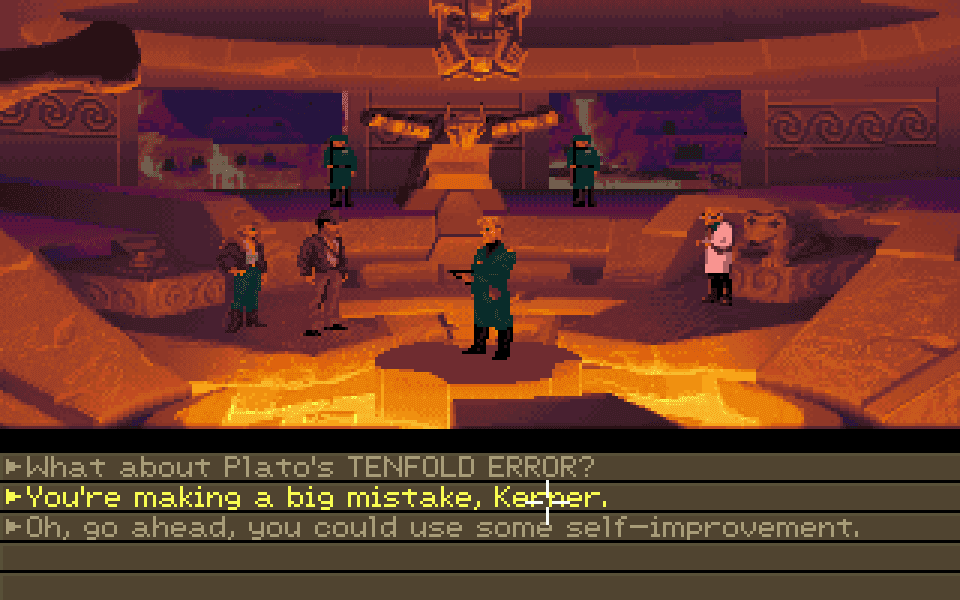Ask about Plato's TENFOLD ERROR
The width and height of the screenshot is (960, 600).
point(310,467)
